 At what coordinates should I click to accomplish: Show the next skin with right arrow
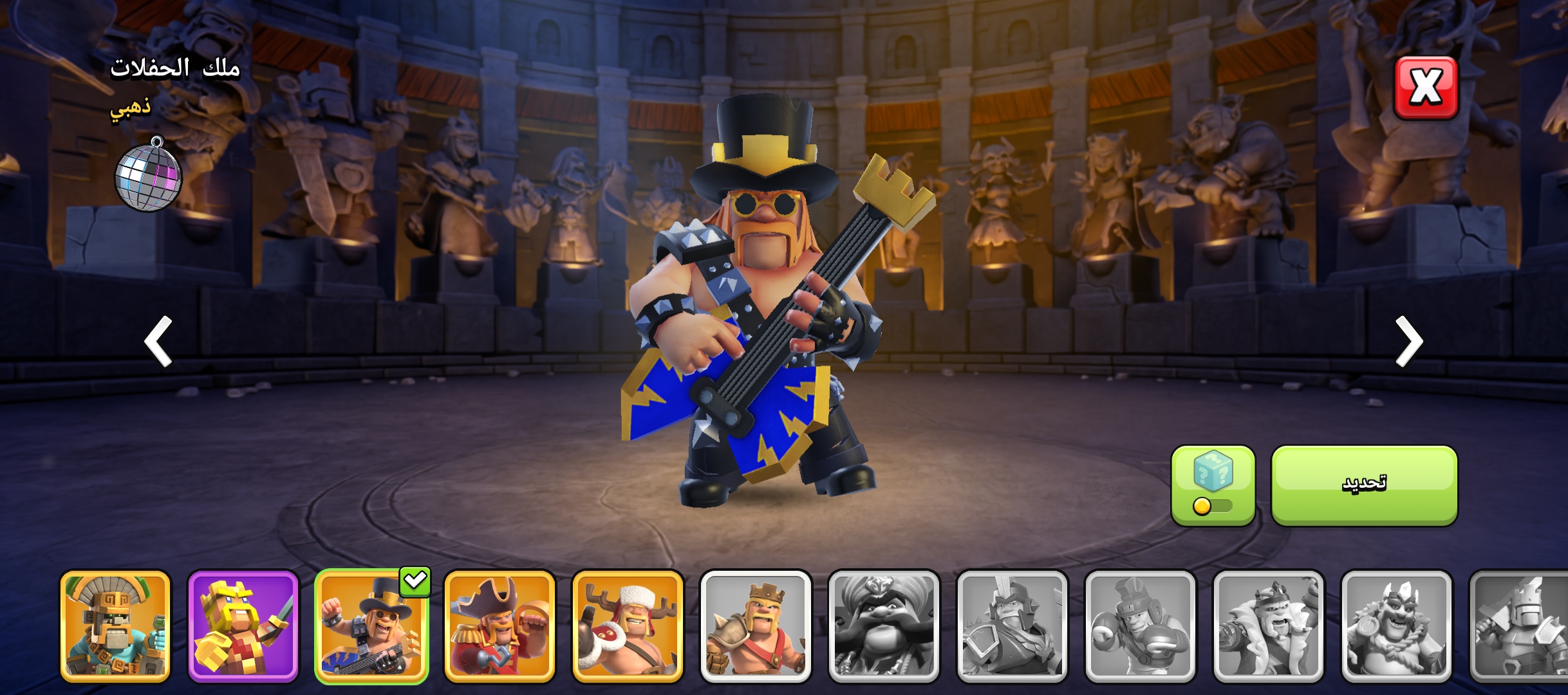pos(1409,341)
